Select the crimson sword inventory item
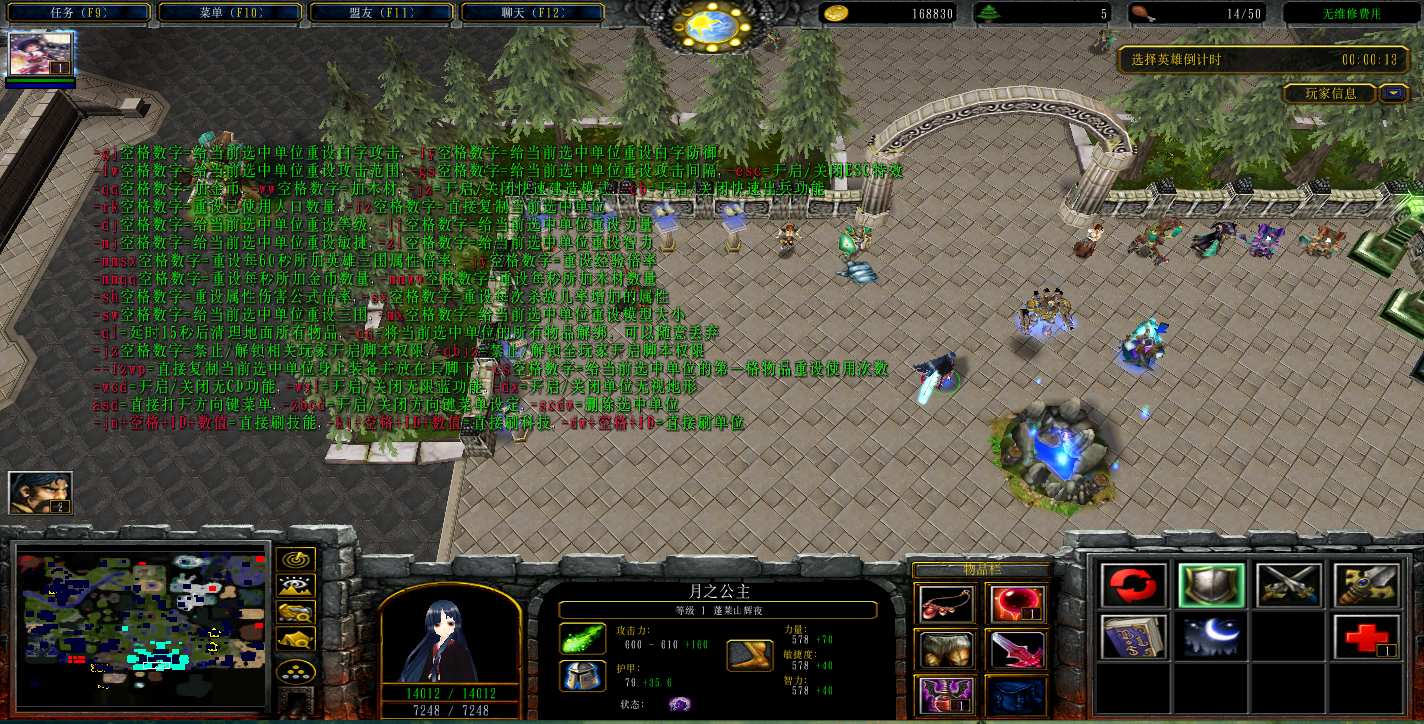Viewport: 1424px width, 724px height. click(x=1016, y=650)
